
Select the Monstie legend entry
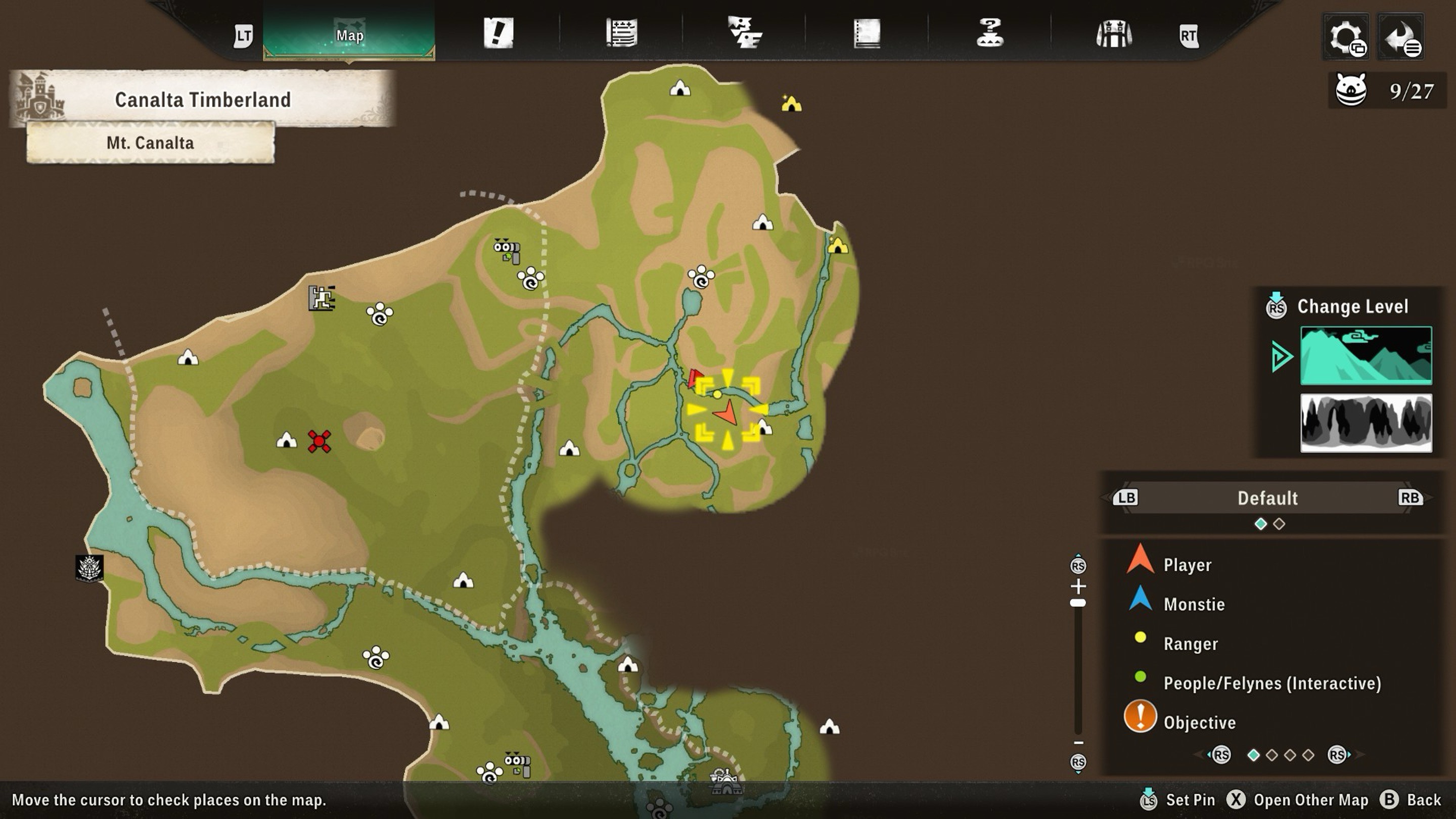point(1194,604)
